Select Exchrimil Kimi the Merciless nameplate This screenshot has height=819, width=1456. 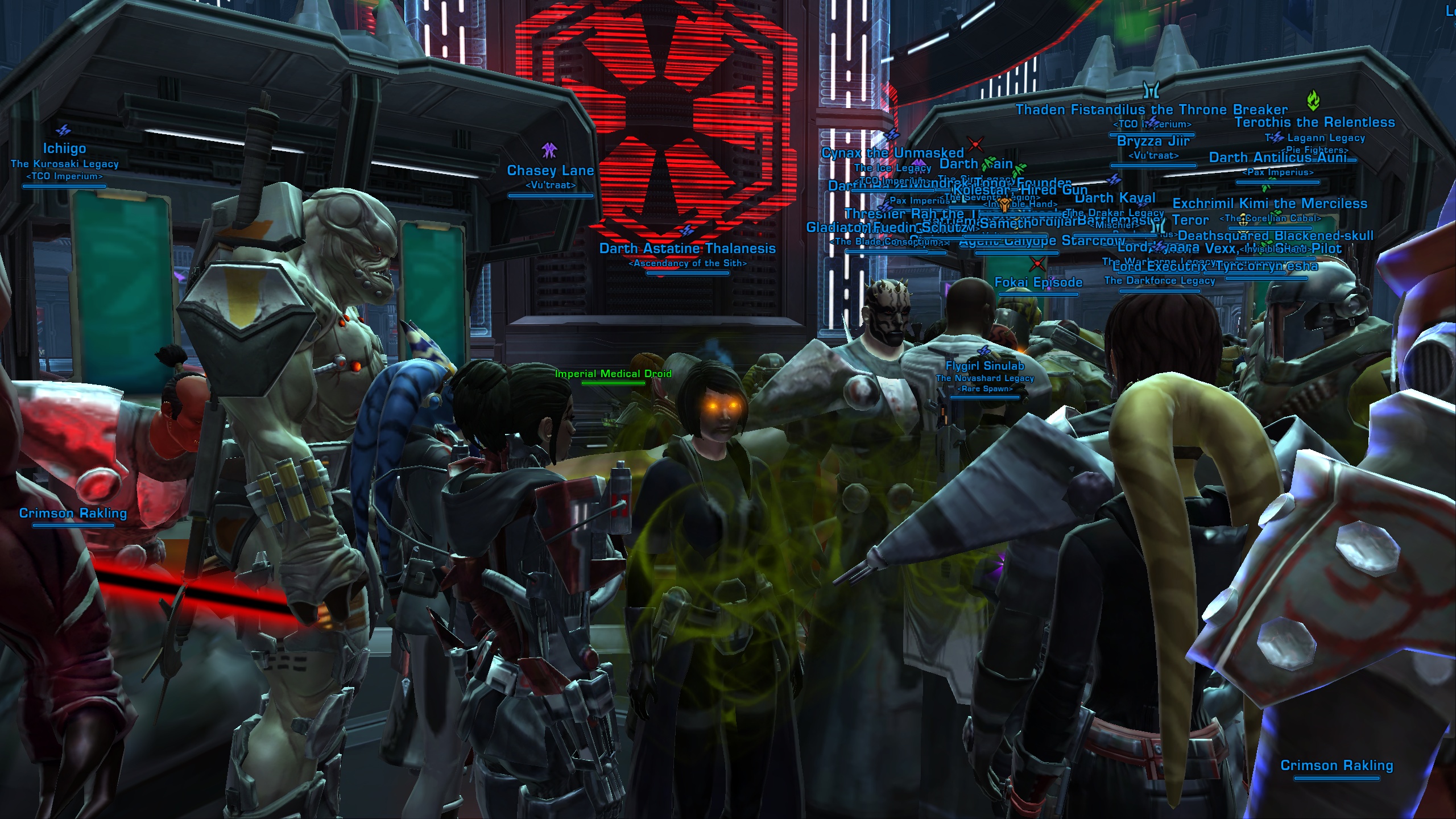1269,204
